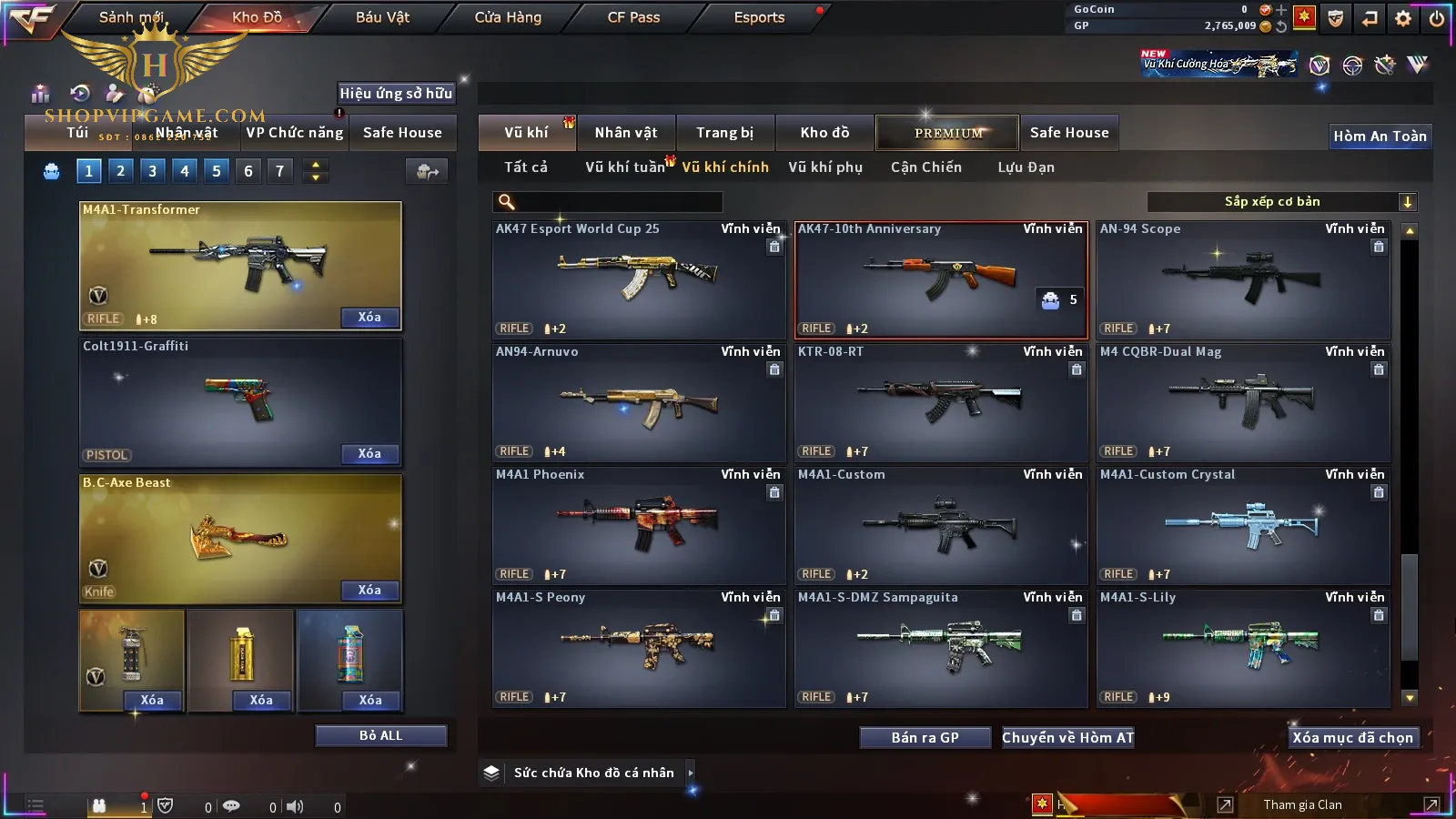Open the gear settings icon
1456x819 pixels.
(x=1403, y=18)
